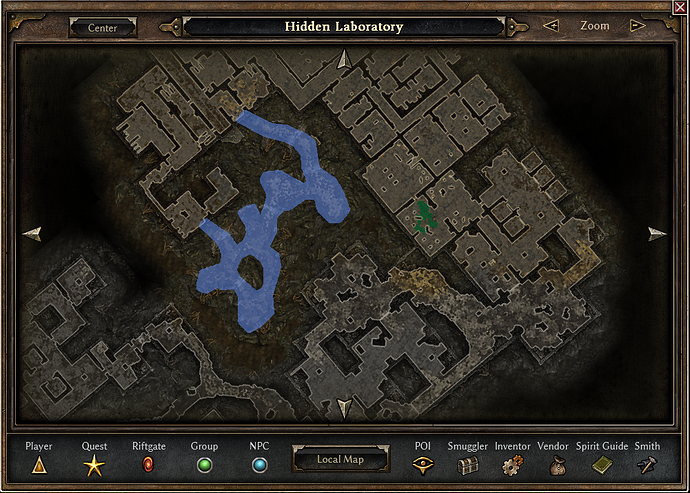Toggle the Player legend marker

pyautogui.click(x=39, y=465)
